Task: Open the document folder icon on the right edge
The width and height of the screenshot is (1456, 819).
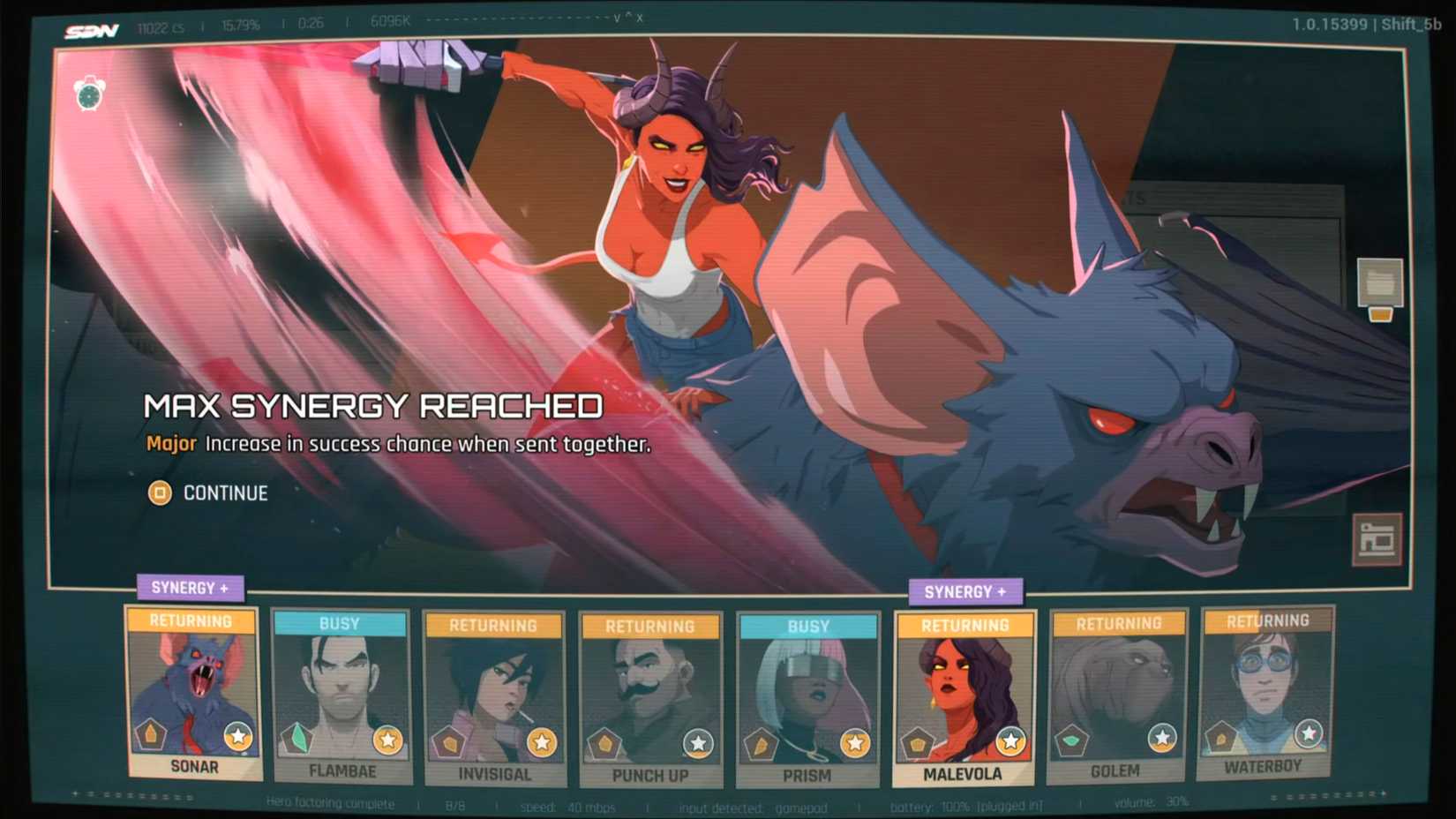Action: pos(1380,280)
